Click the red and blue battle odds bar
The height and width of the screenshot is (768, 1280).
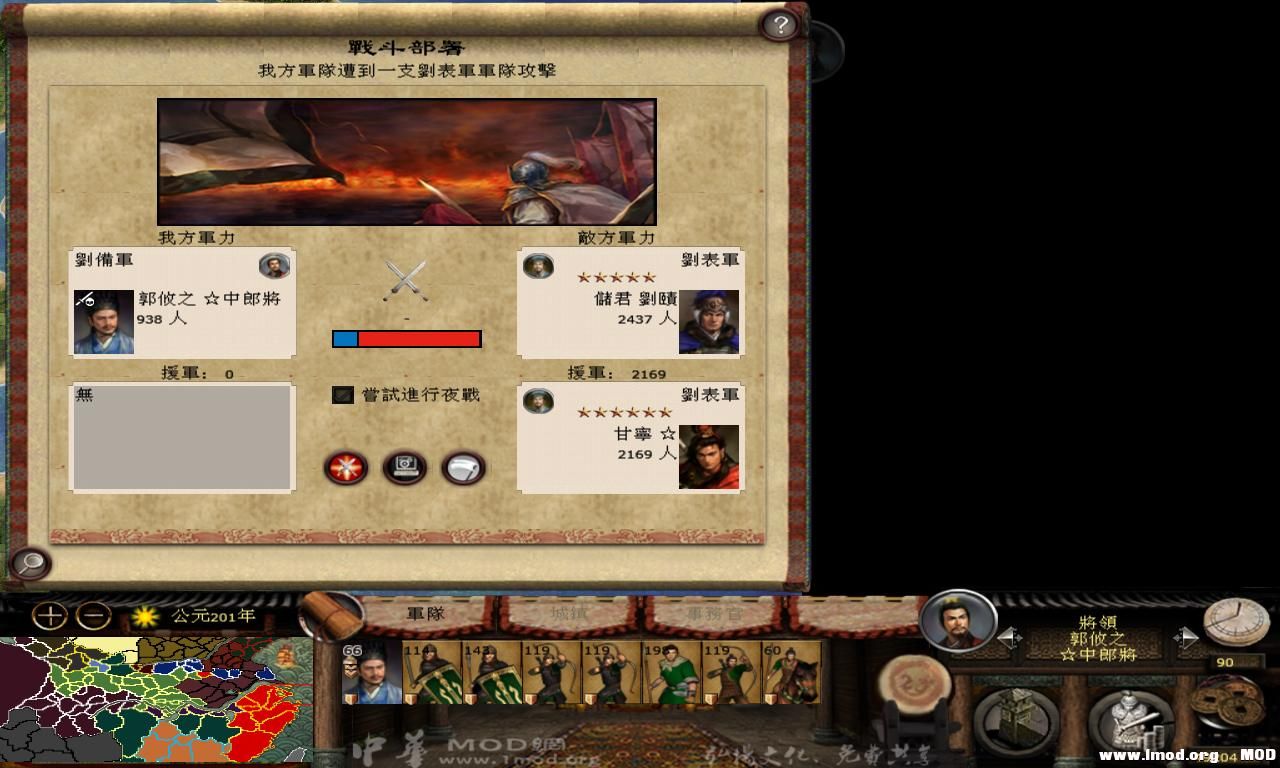click(x=407, y=339)
